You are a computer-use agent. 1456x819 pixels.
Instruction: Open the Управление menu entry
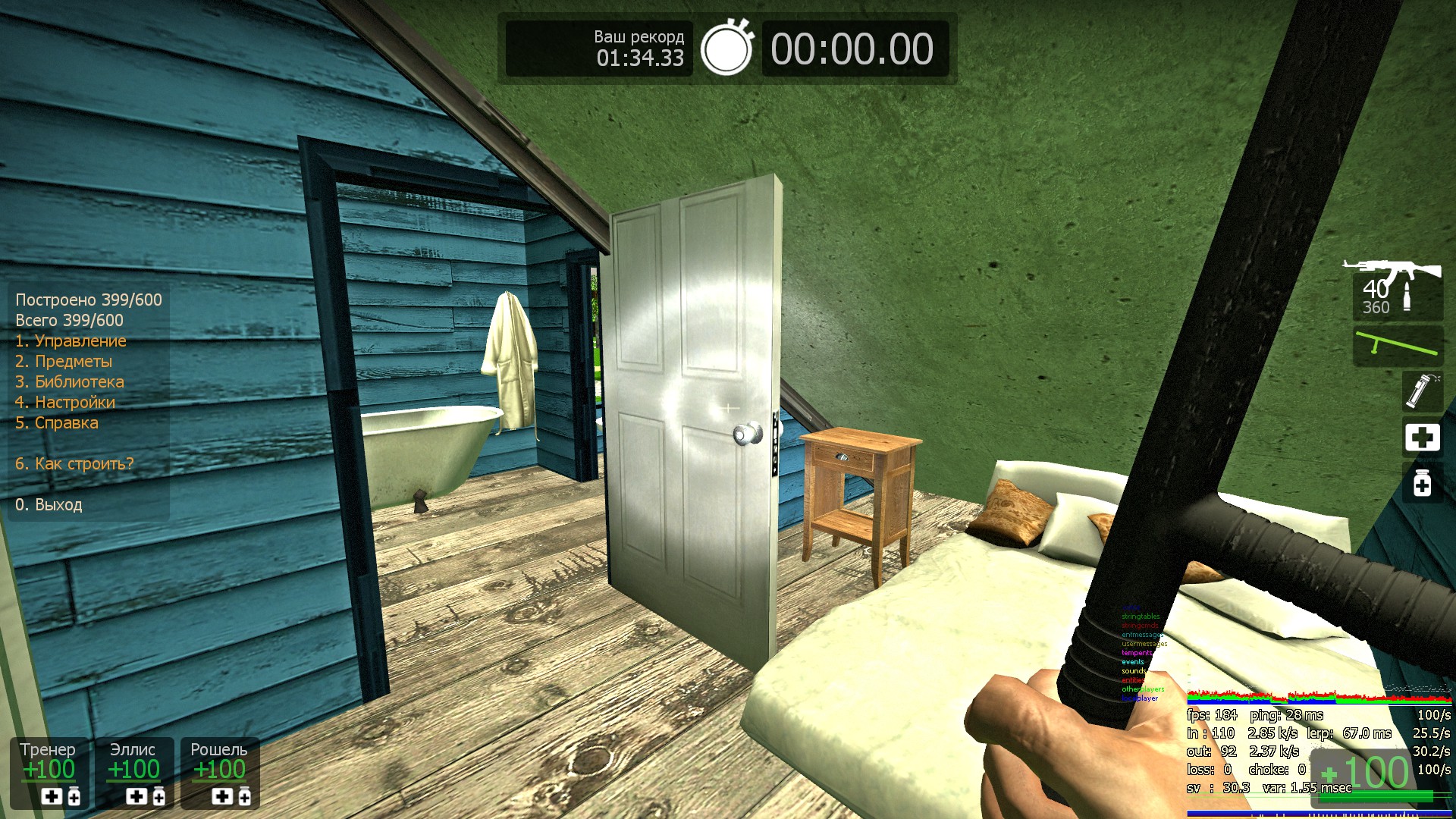(x=71, y=341)
